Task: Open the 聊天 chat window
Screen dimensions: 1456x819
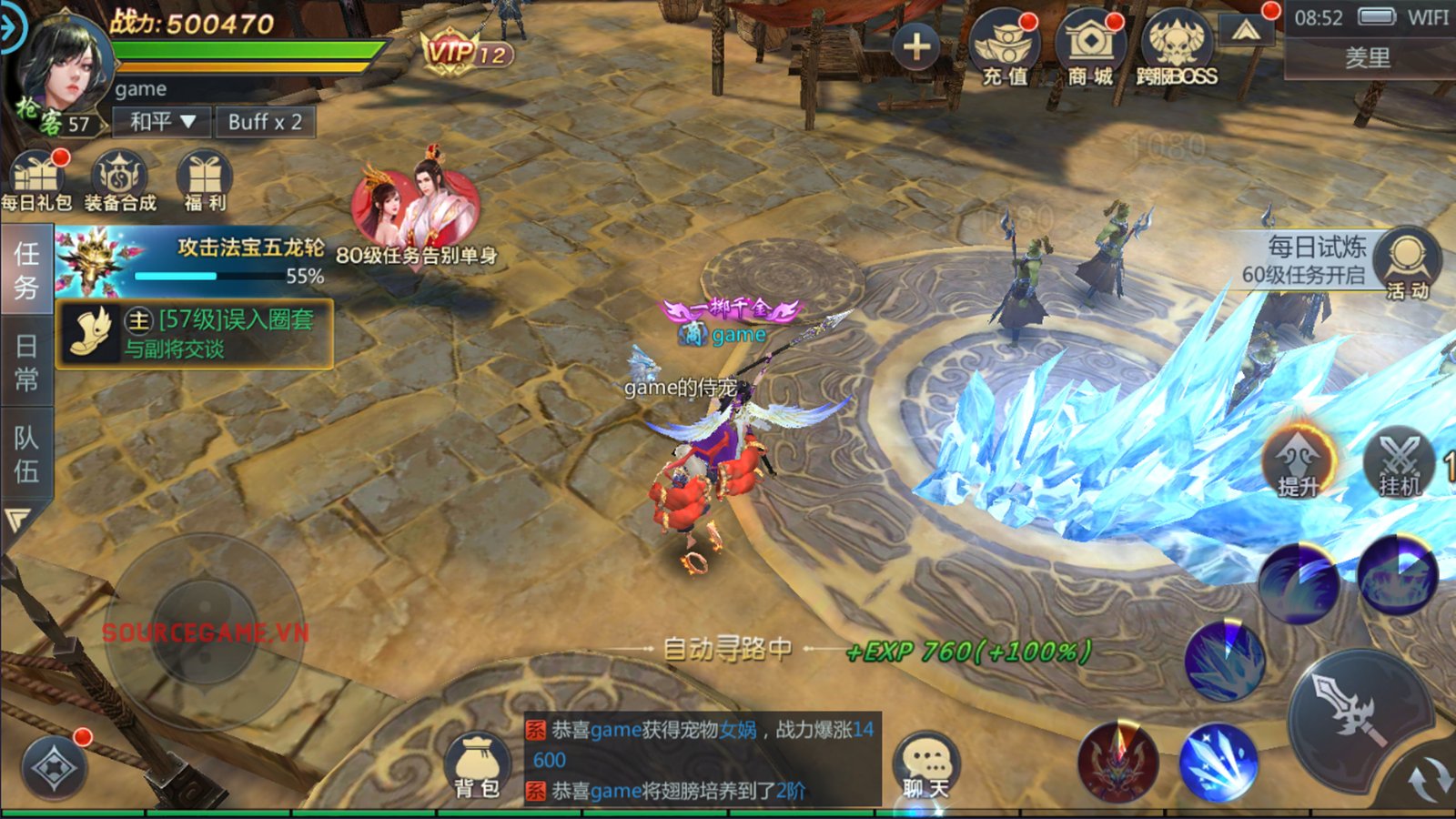Action: [926, 765]
